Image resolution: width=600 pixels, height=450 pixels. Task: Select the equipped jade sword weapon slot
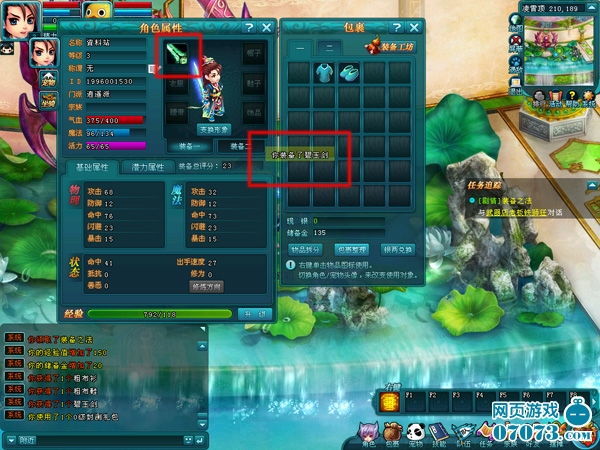[x=179, y=55]
